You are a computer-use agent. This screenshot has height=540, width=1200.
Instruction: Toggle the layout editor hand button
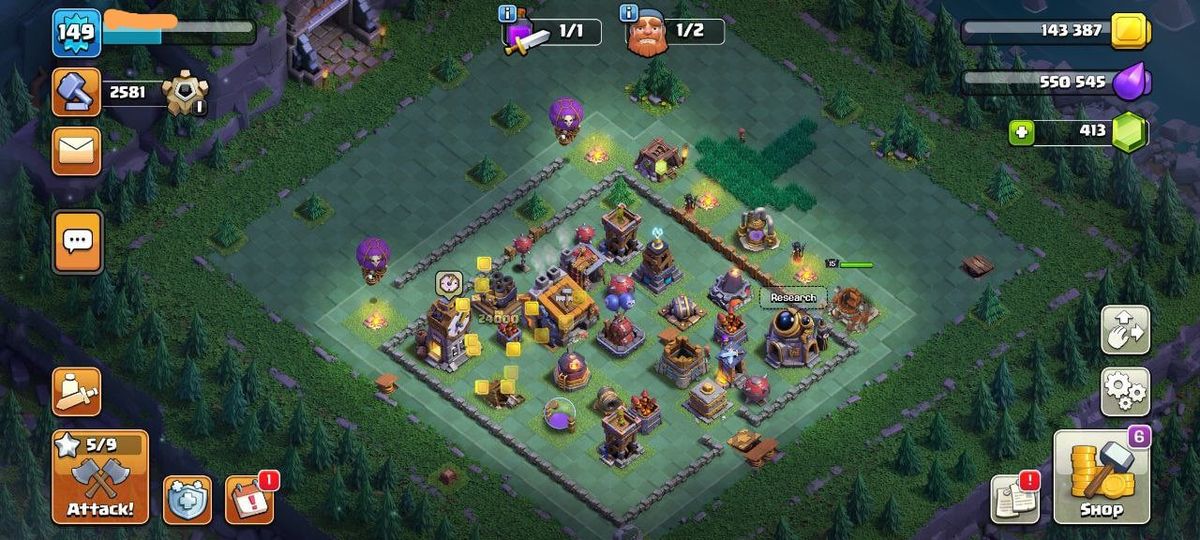click(x=1125, y=330)
